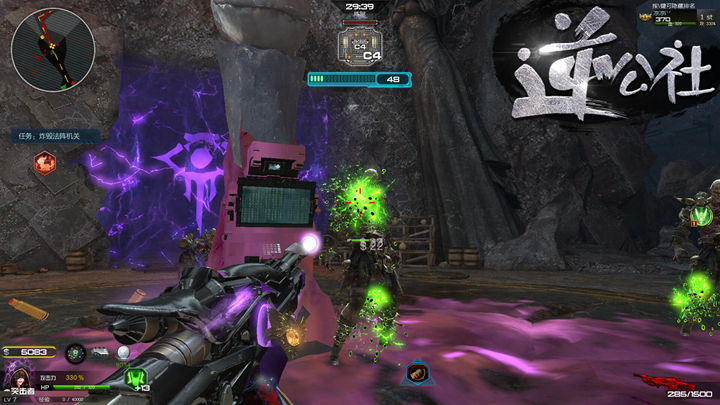Choose the grey armor item icon
The height and width of the screenshot is (405, 720).
pyautogui.click(x=100, y=353)
